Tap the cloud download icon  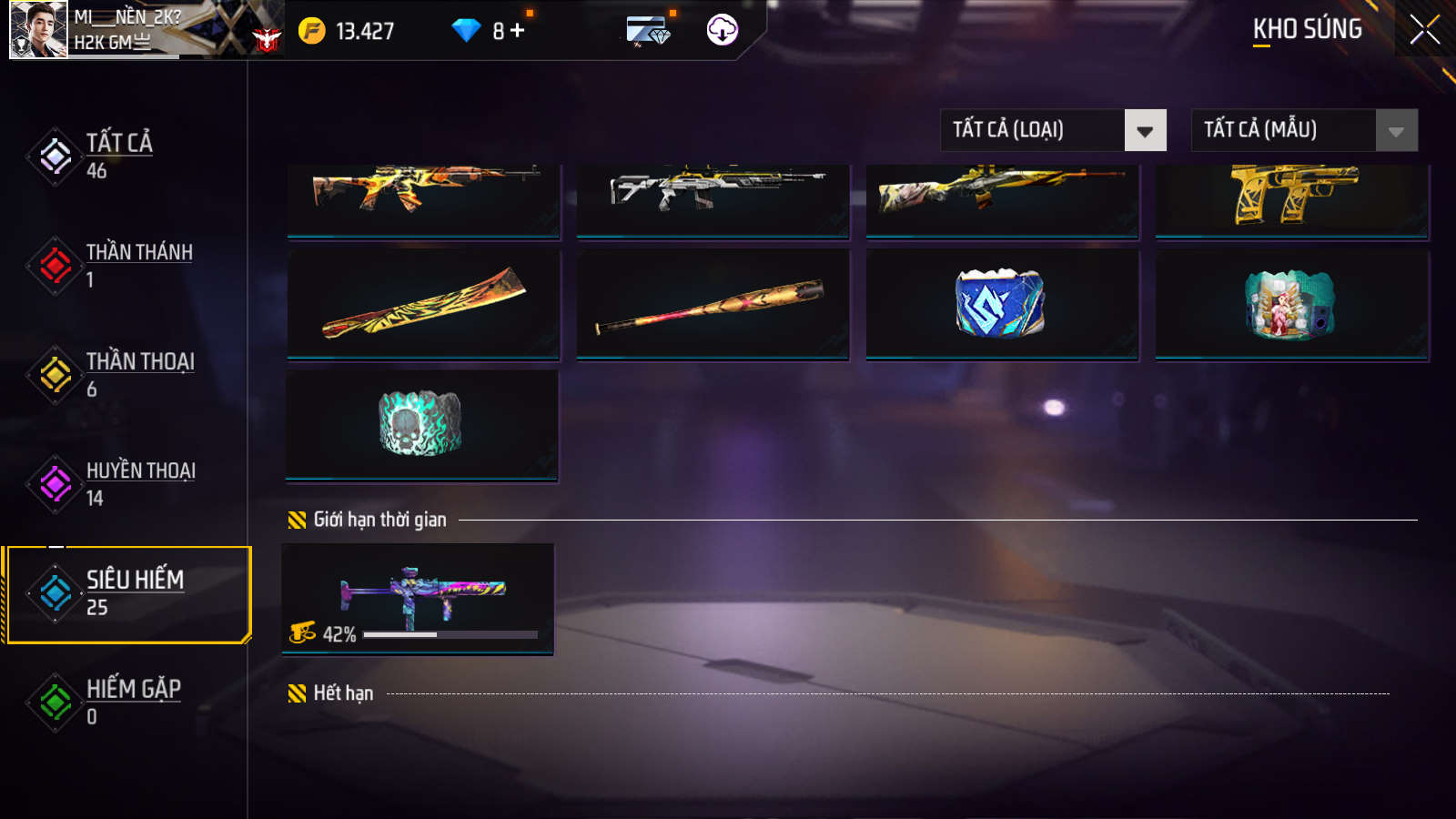coord(722,30)
